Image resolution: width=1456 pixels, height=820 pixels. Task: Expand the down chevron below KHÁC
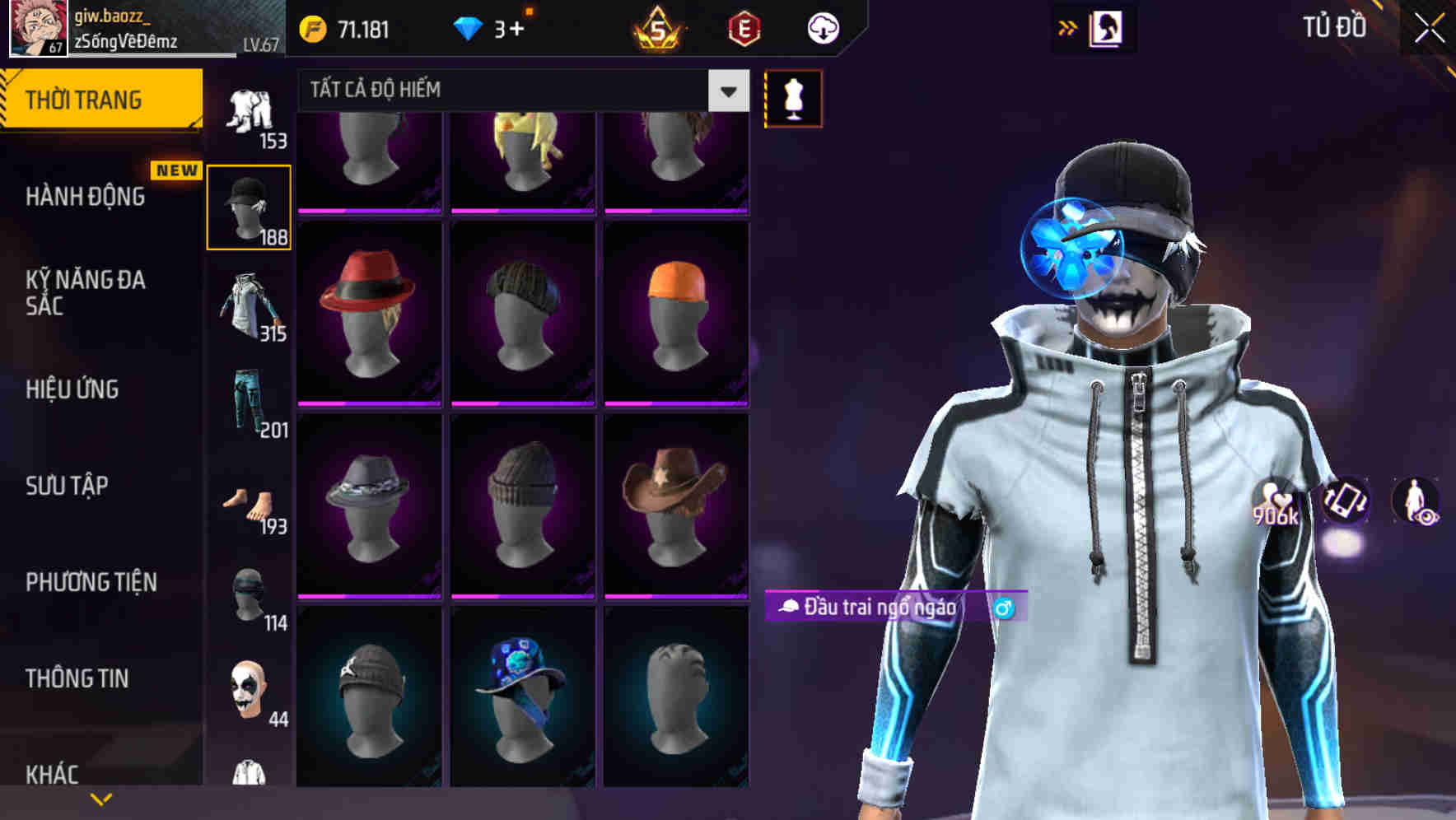pyautogui.click(x=99, y=799)
